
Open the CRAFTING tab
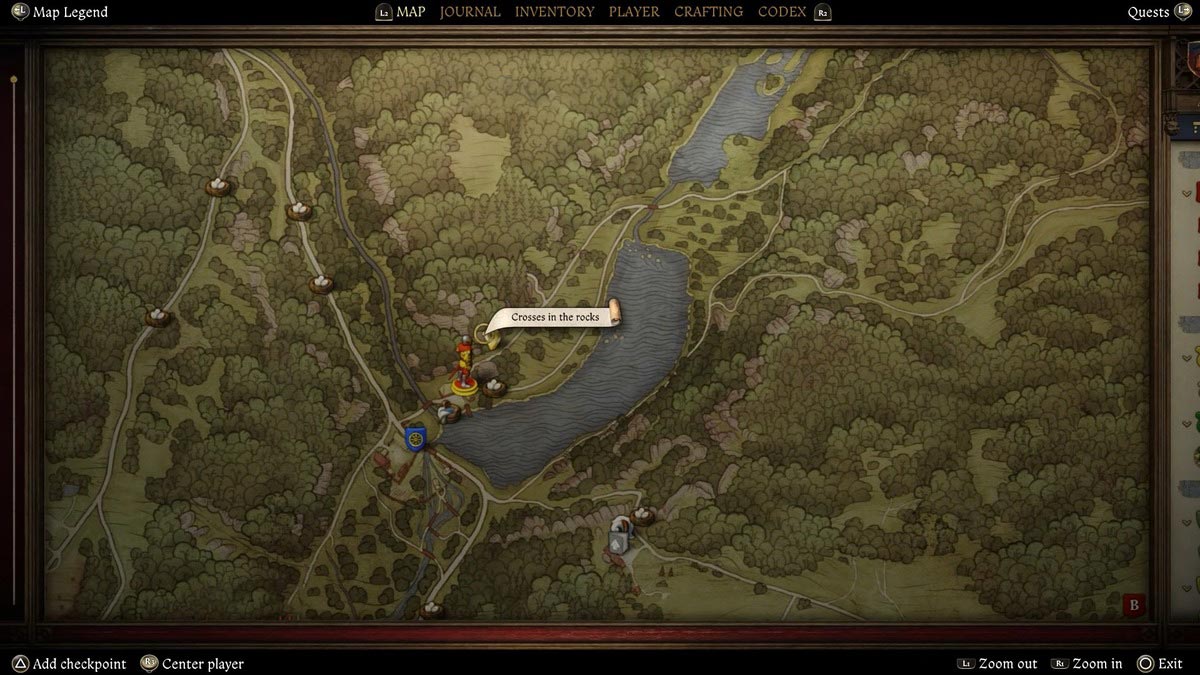pyautogui.click(x=708, y=12)
